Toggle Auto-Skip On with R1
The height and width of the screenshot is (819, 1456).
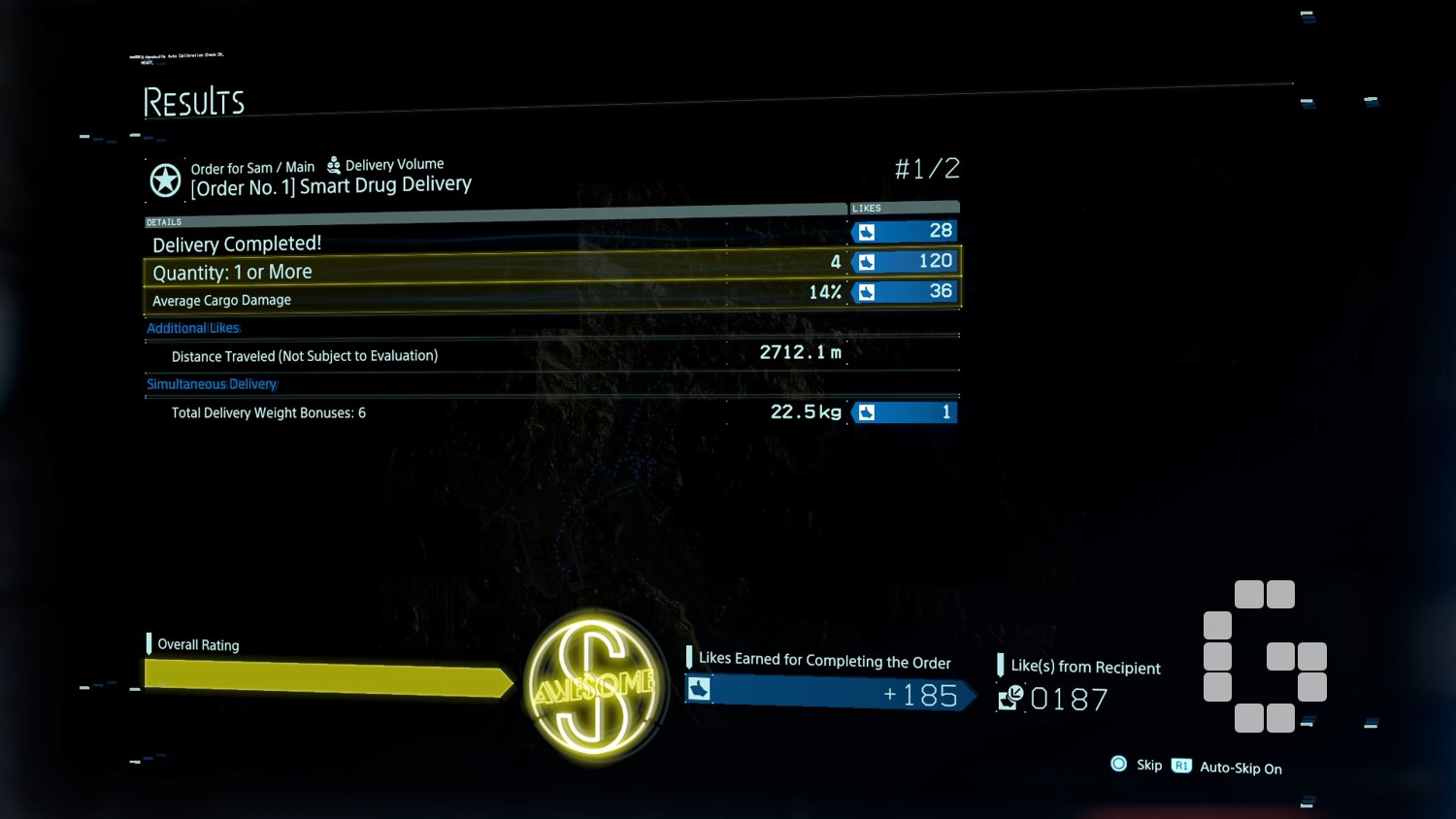[1181, 766]
